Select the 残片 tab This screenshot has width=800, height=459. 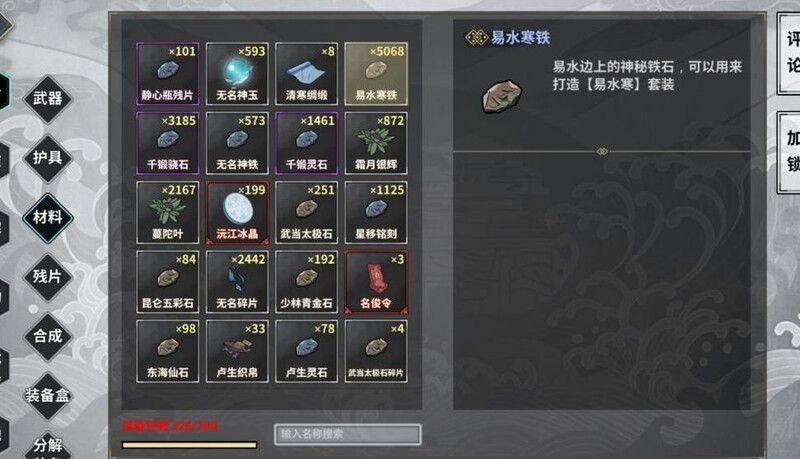point(47,276)
